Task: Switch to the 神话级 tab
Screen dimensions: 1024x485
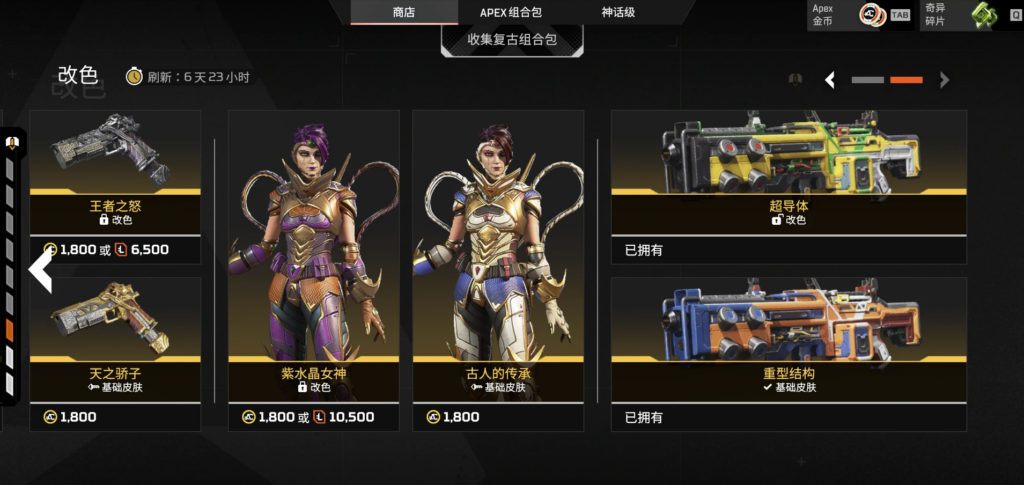Action: (618, 12)
